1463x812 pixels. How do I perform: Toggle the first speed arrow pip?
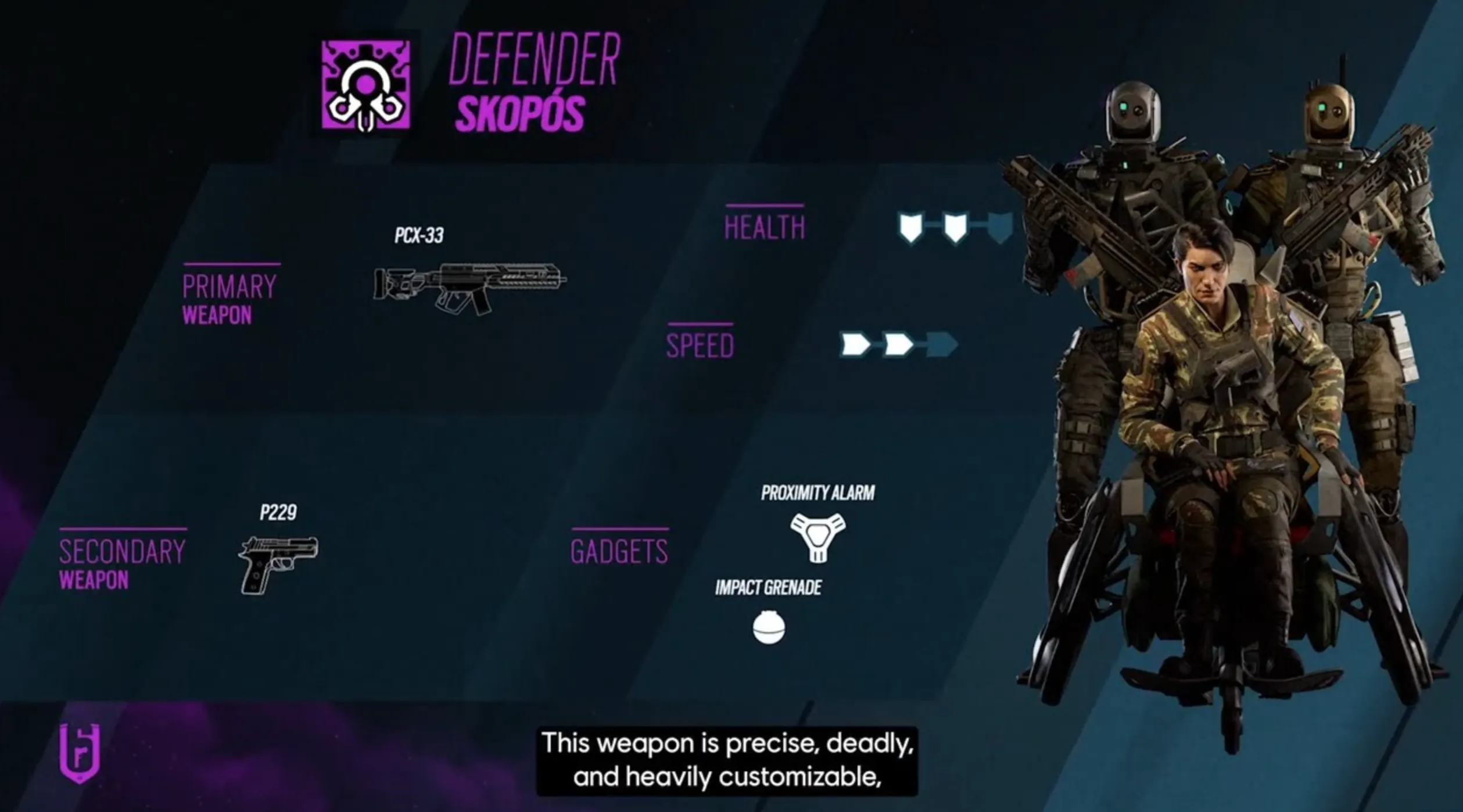coord(855,343)
